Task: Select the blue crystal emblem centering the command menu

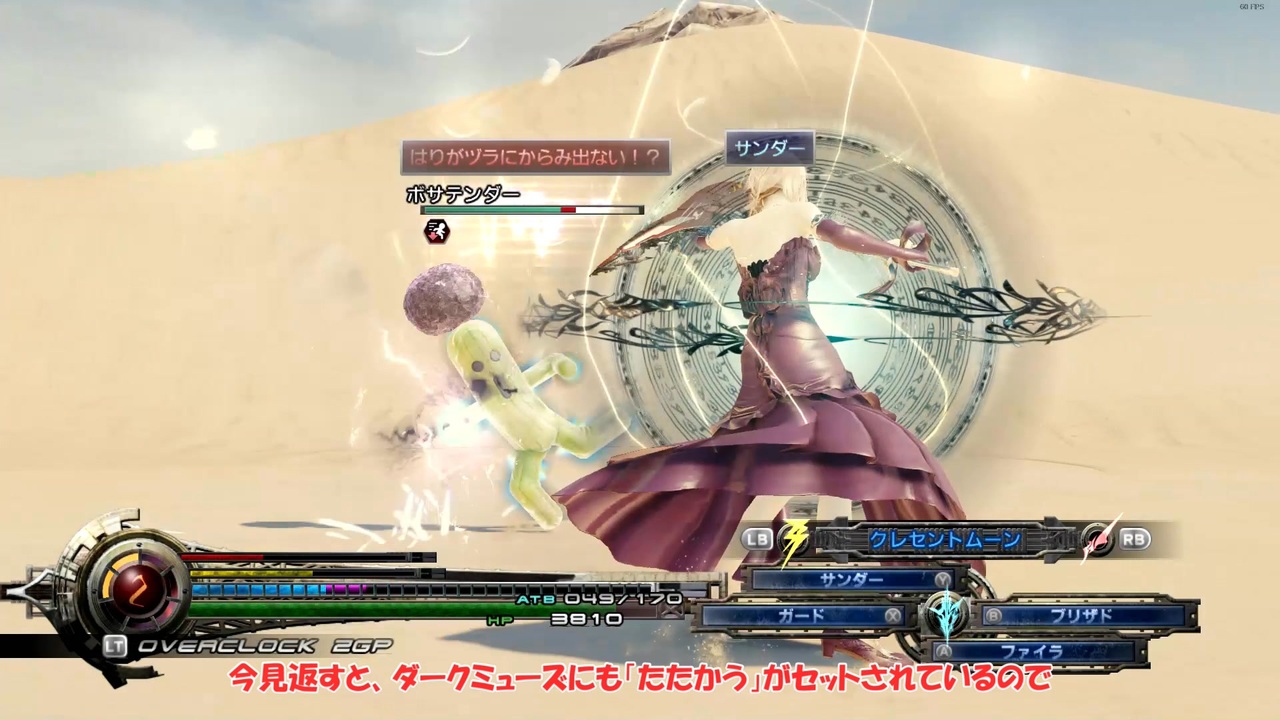Action: [x=945, y=612]
